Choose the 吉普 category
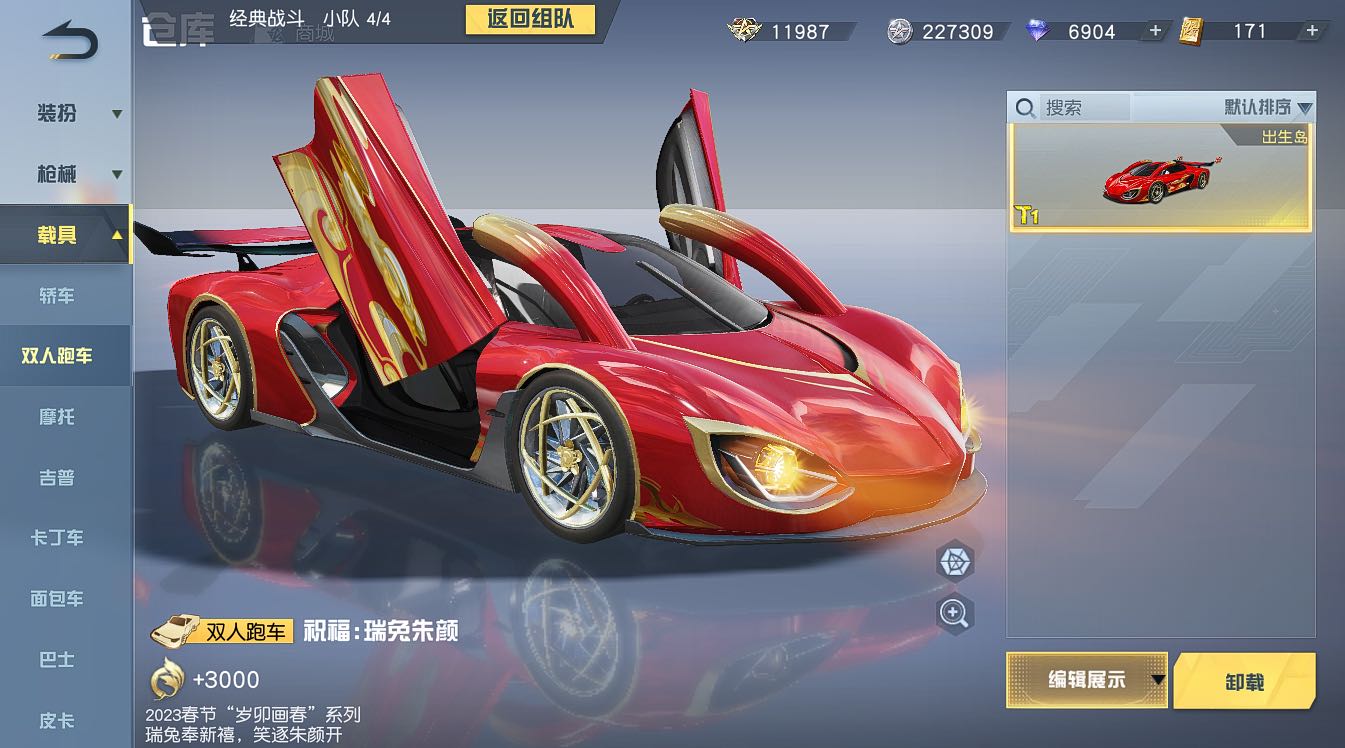 57,478
